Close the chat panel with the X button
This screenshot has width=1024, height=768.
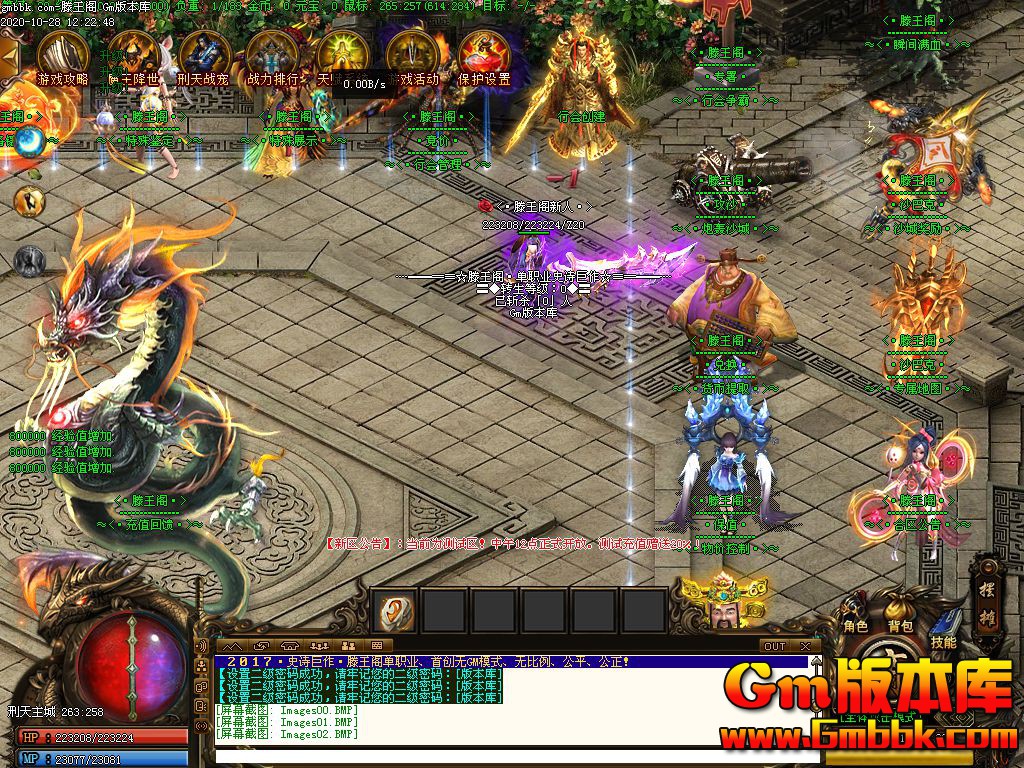(805, 646)
